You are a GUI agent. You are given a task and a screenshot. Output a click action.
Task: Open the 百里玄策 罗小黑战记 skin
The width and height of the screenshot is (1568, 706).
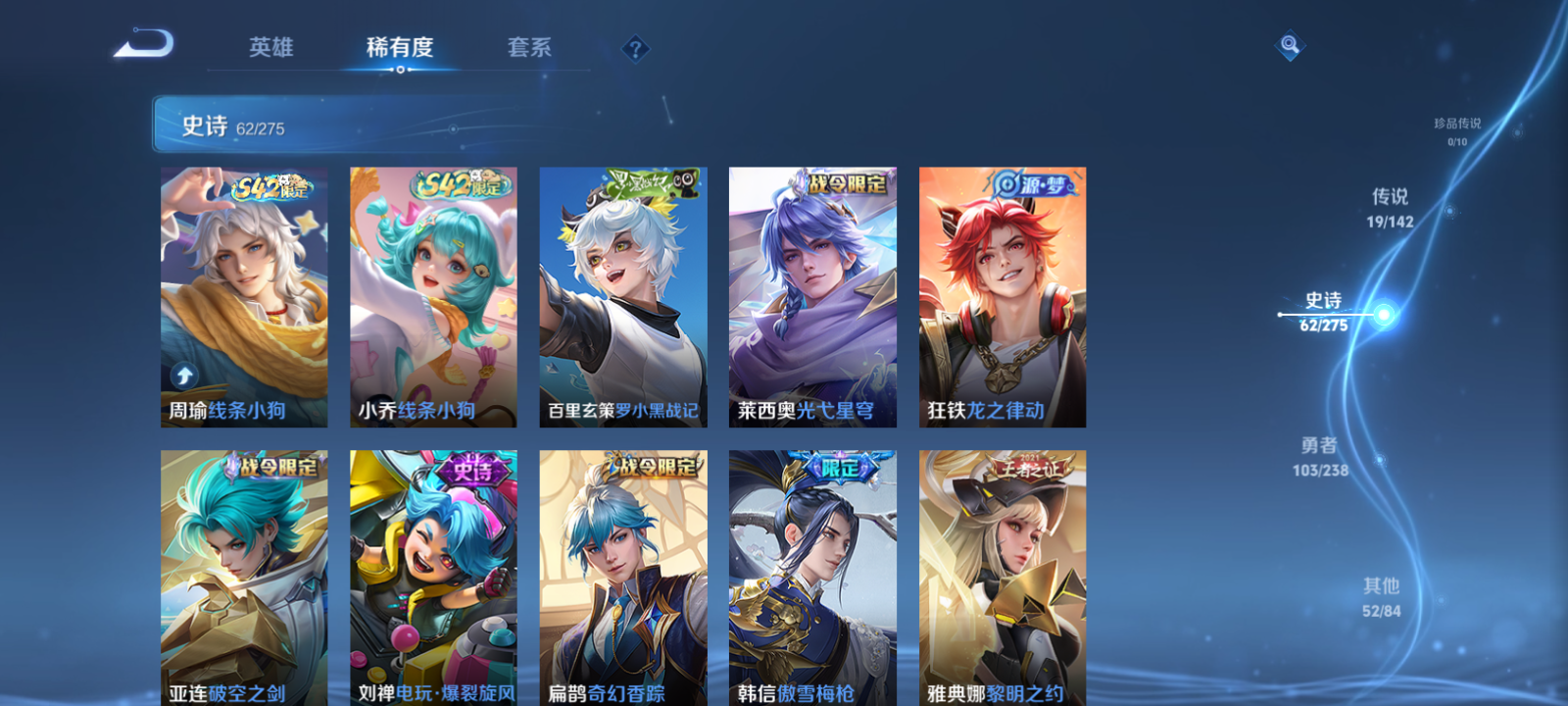point(621,294)
